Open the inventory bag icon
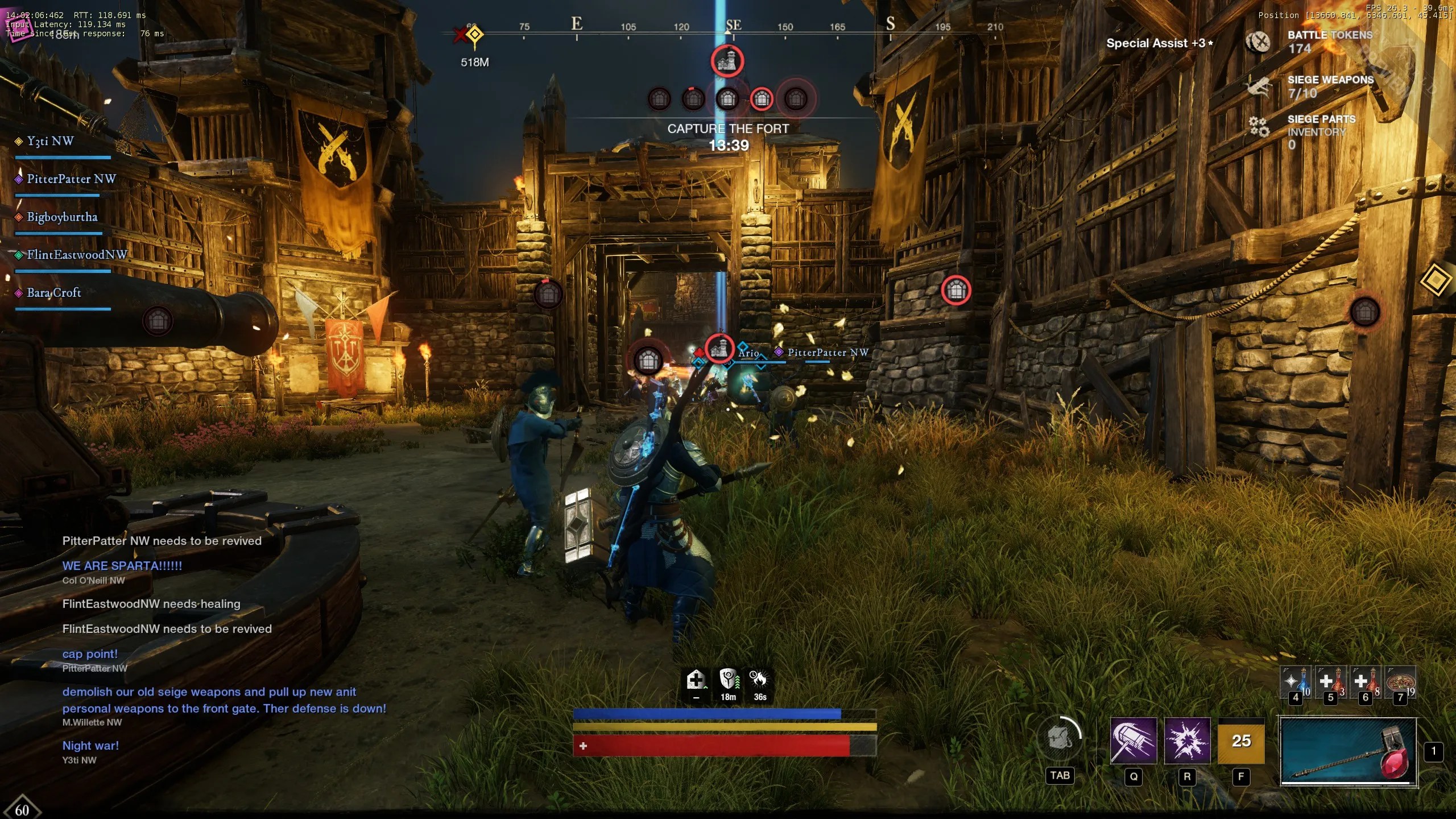 tap(1060, 739)
